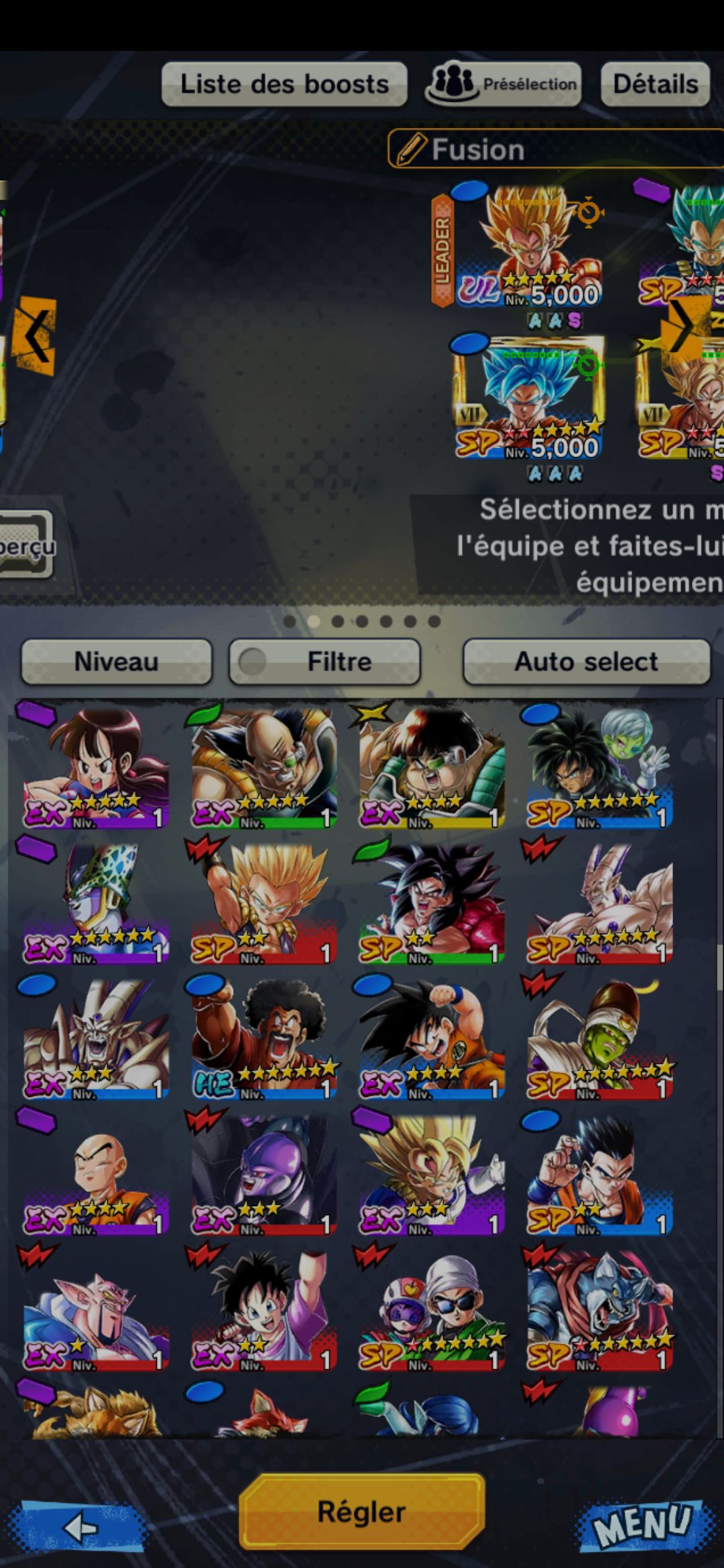Sort characters with the Niveau button
This screenshot has width=724, height=1568.
[117, 661]
